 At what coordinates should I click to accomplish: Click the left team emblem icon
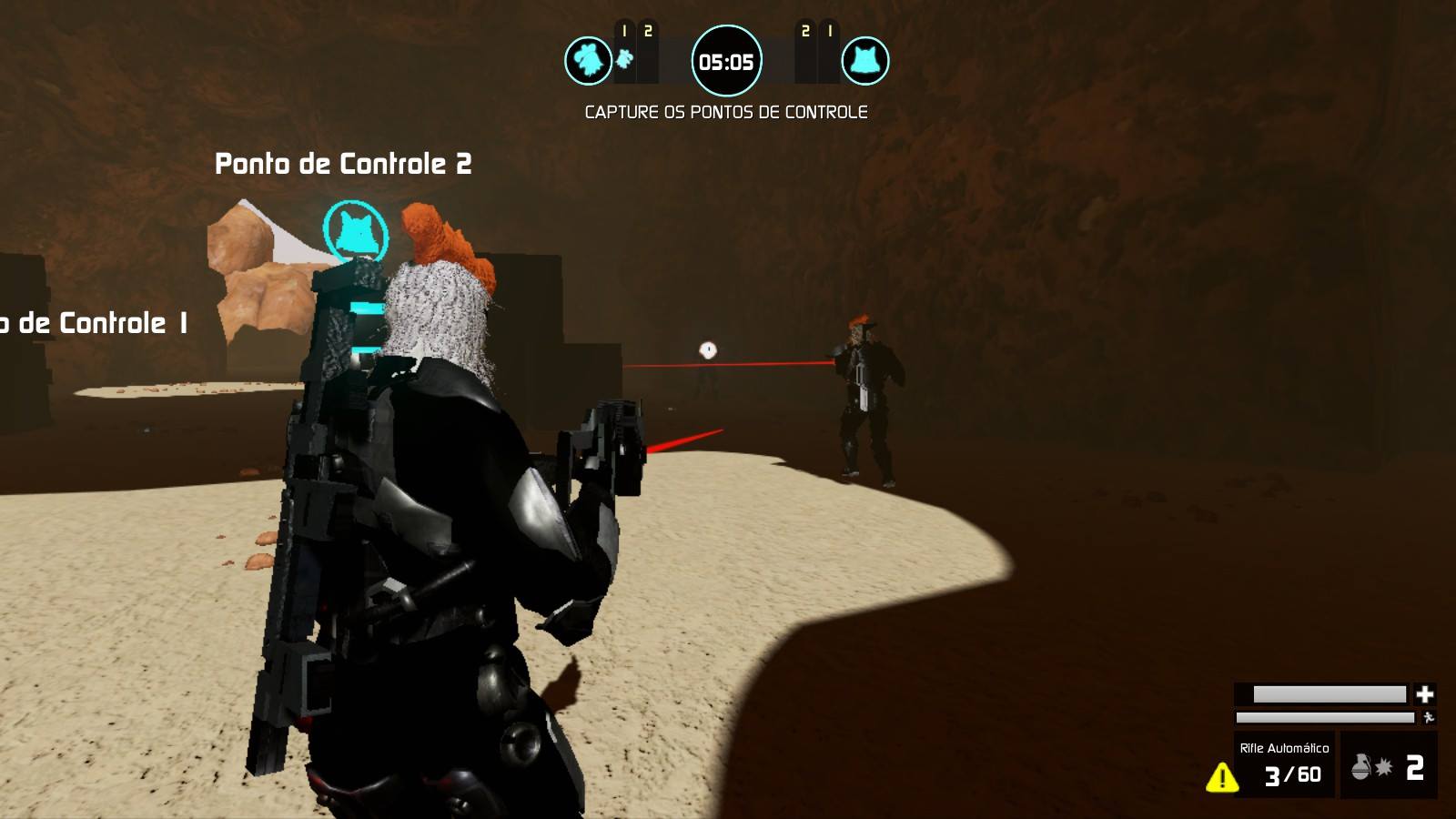(x=590, y=59)
